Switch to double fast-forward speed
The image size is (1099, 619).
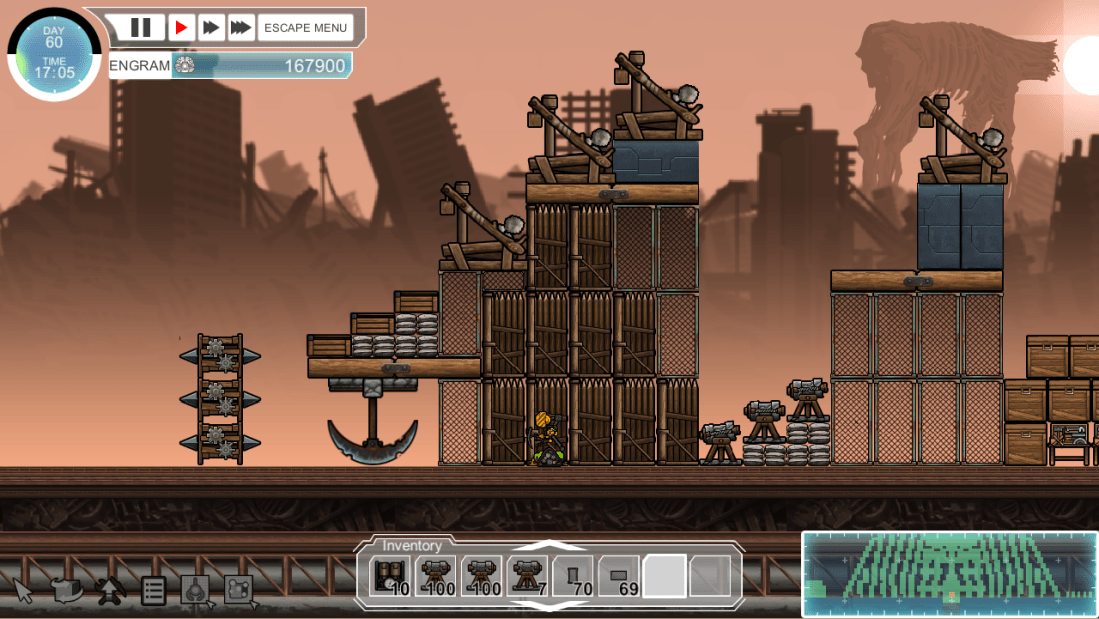[x=211, y=27]
